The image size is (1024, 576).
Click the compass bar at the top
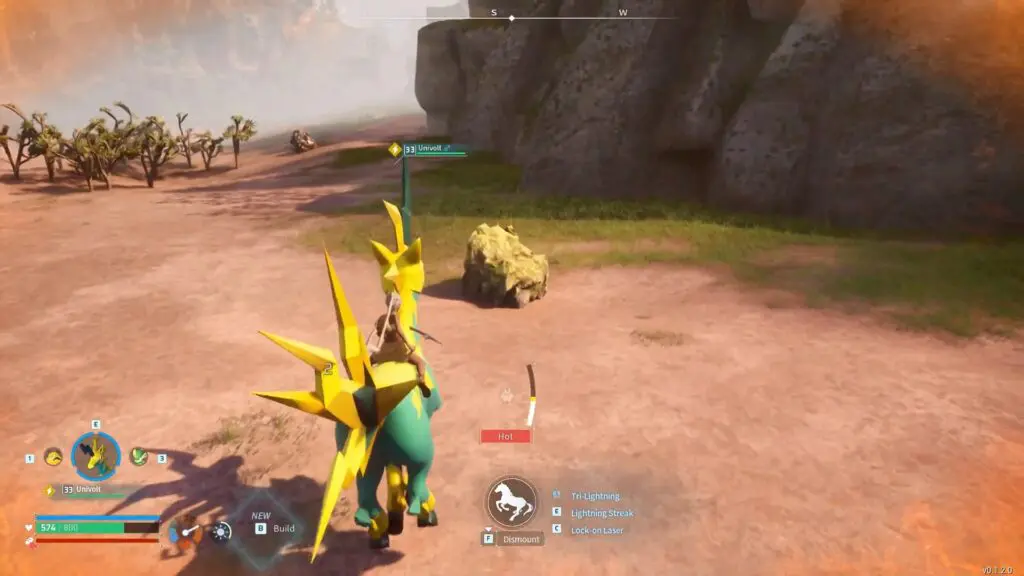click(512, 17)
